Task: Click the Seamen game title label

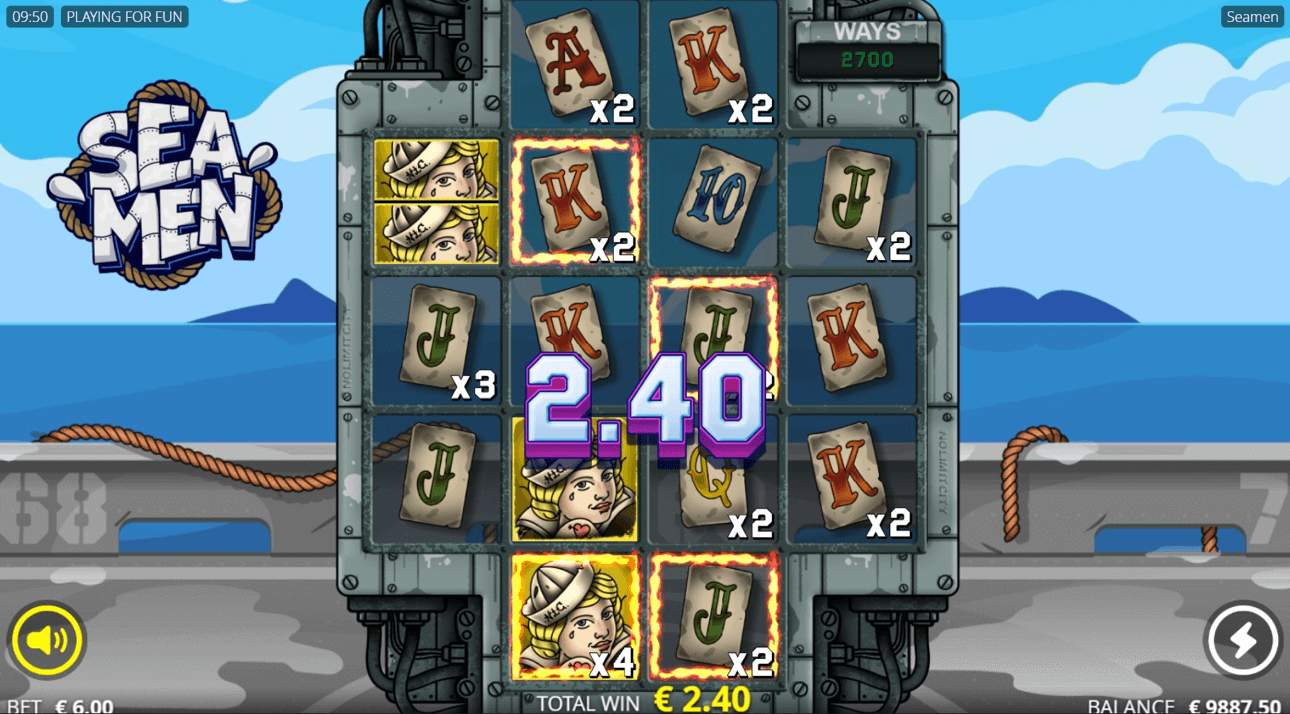Action: click(1252, 17)
